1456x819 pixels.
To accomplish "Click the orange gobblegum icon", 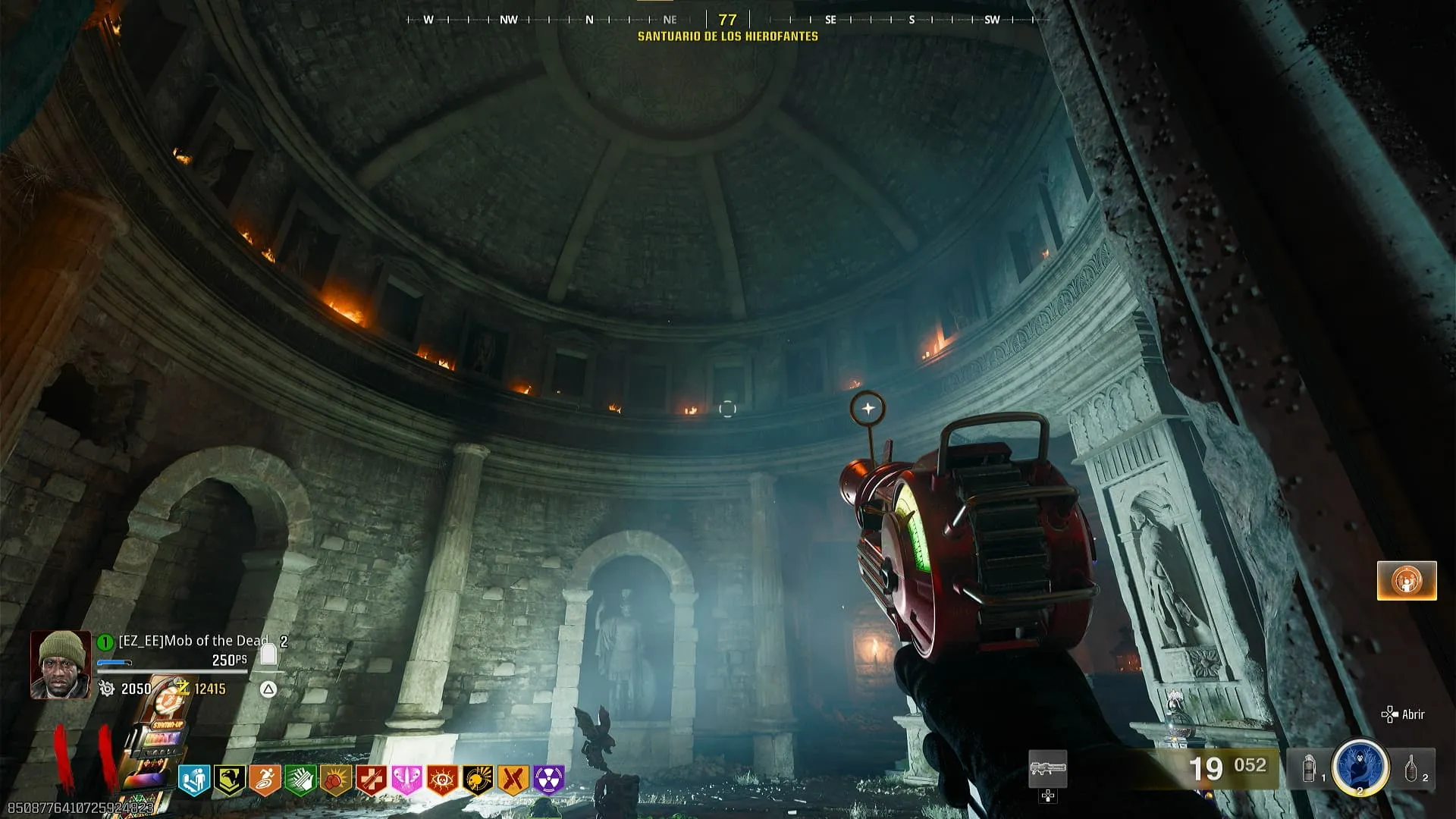I will pyautogui.click(x=1406, y=581).
